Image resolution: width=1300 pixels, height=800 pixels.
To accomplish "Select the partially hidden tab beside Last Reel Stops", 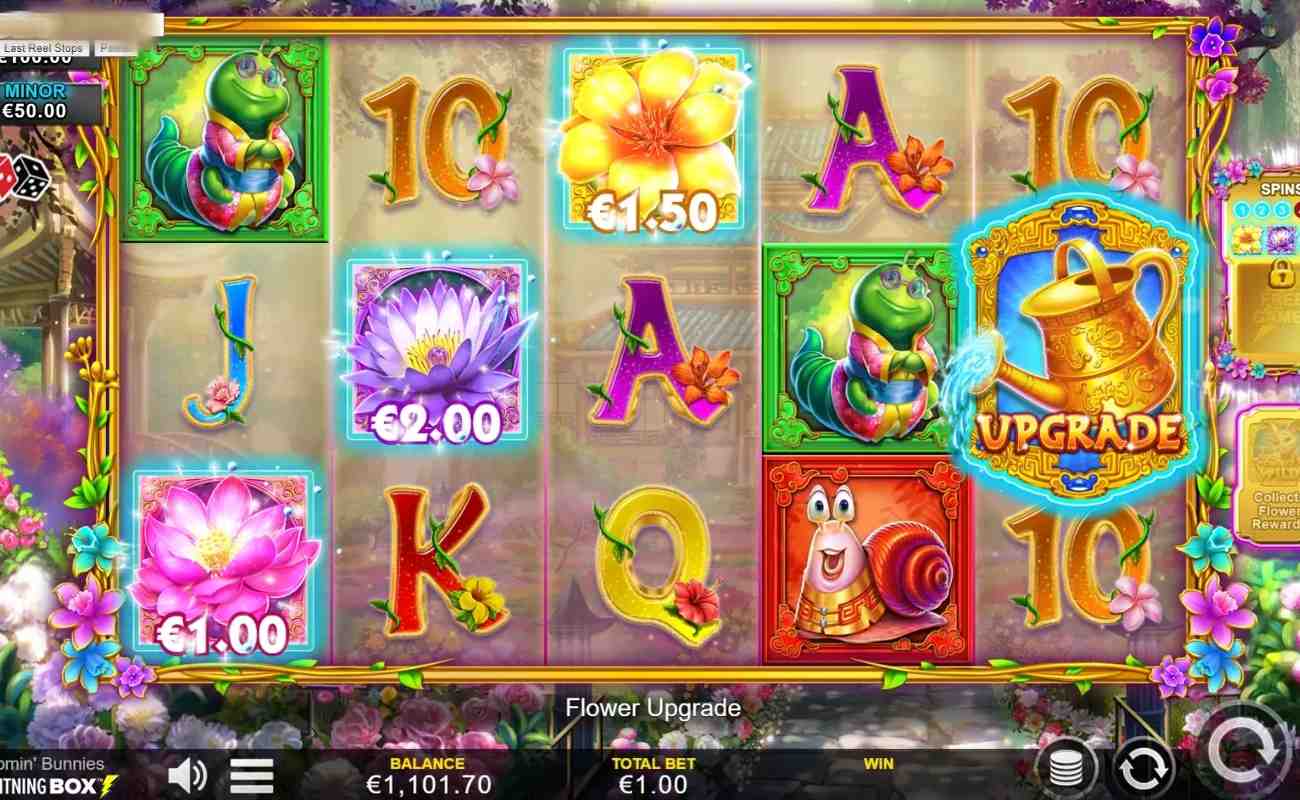I will tap(115, 46).
